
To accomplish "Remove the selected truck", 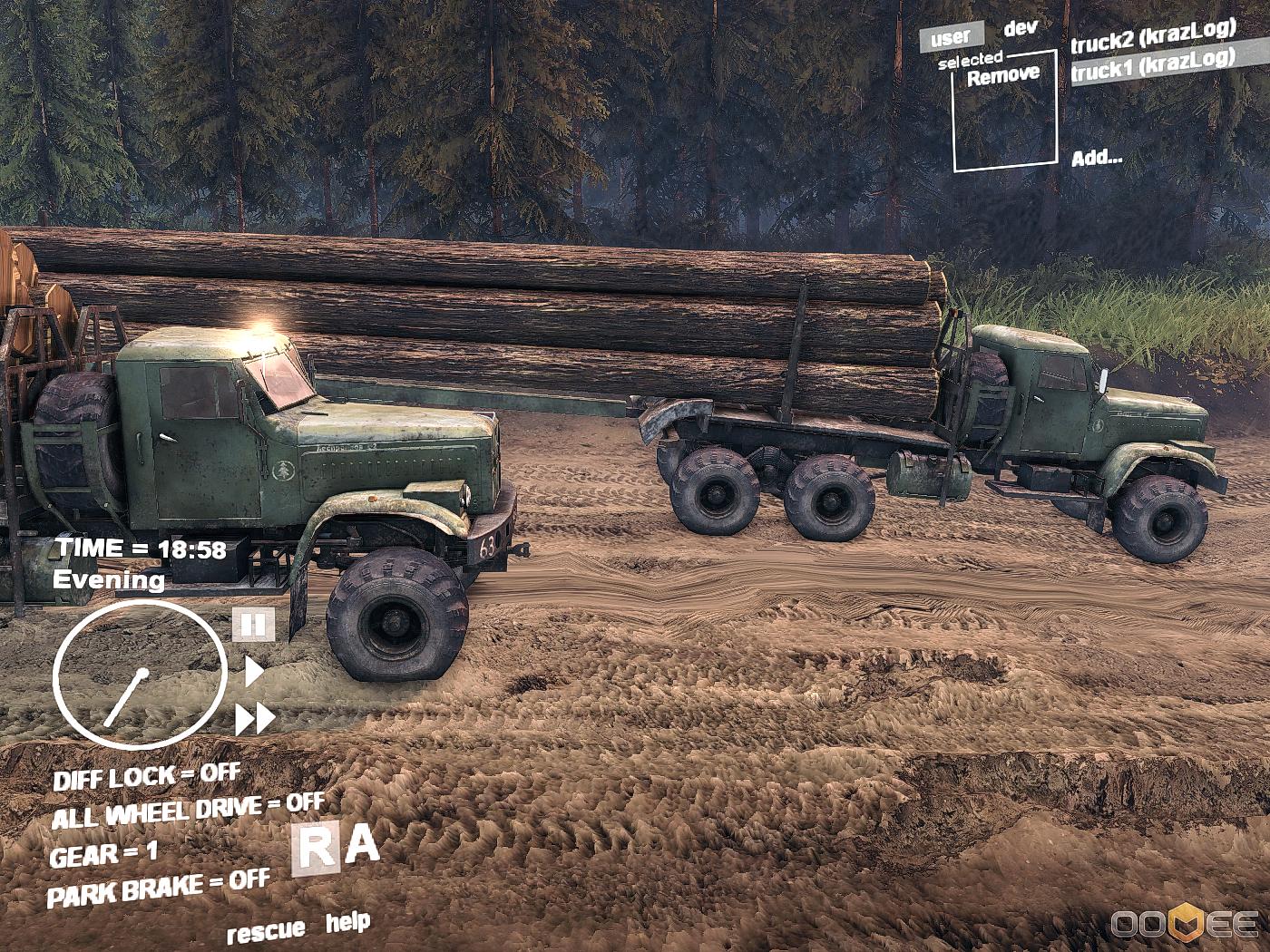I will pyautogui.click(x=1002, y=76).
